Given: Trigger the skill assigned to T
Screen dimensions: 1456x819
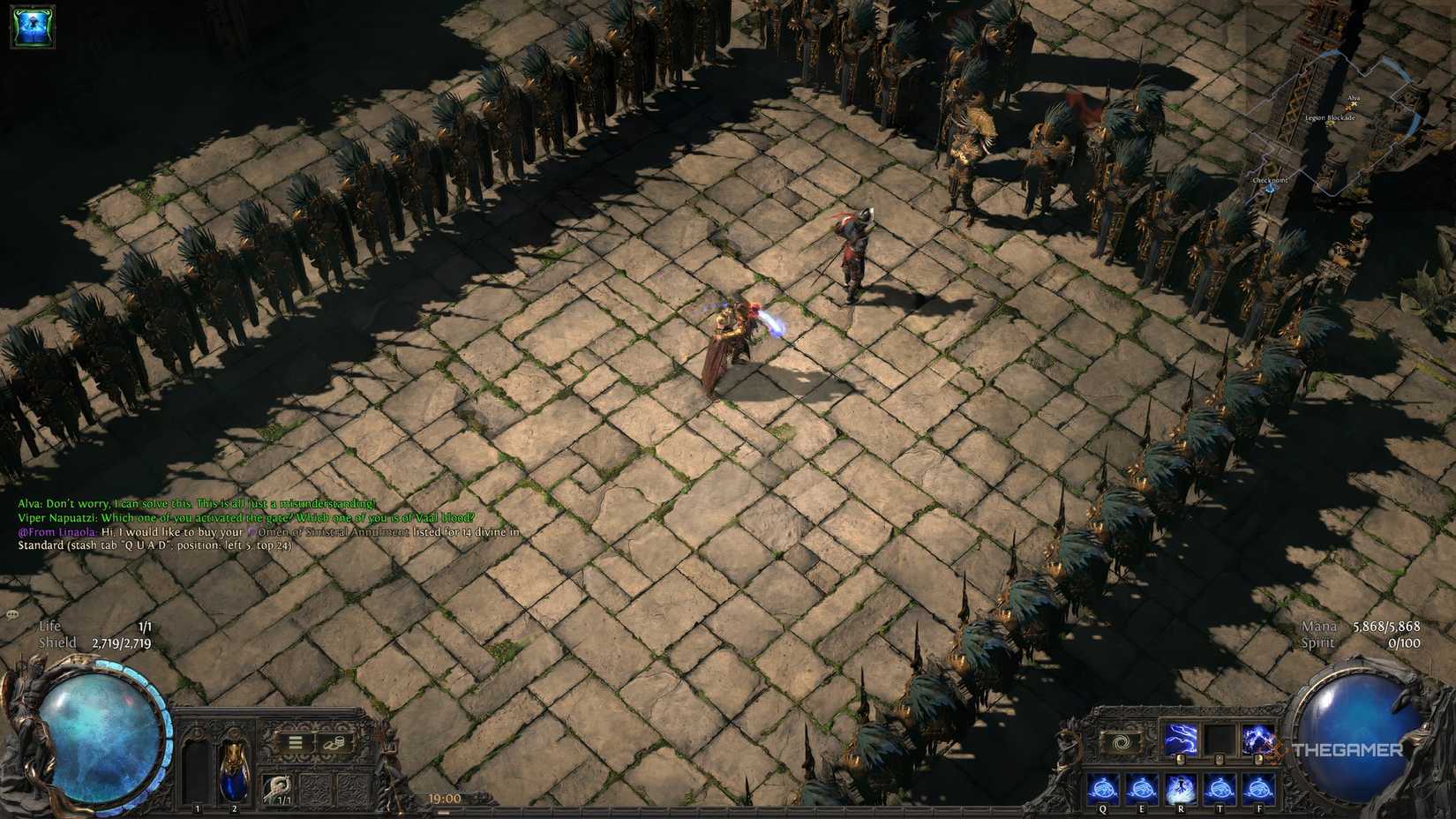Looking at the screenshot, I should tap(1220, 788).
